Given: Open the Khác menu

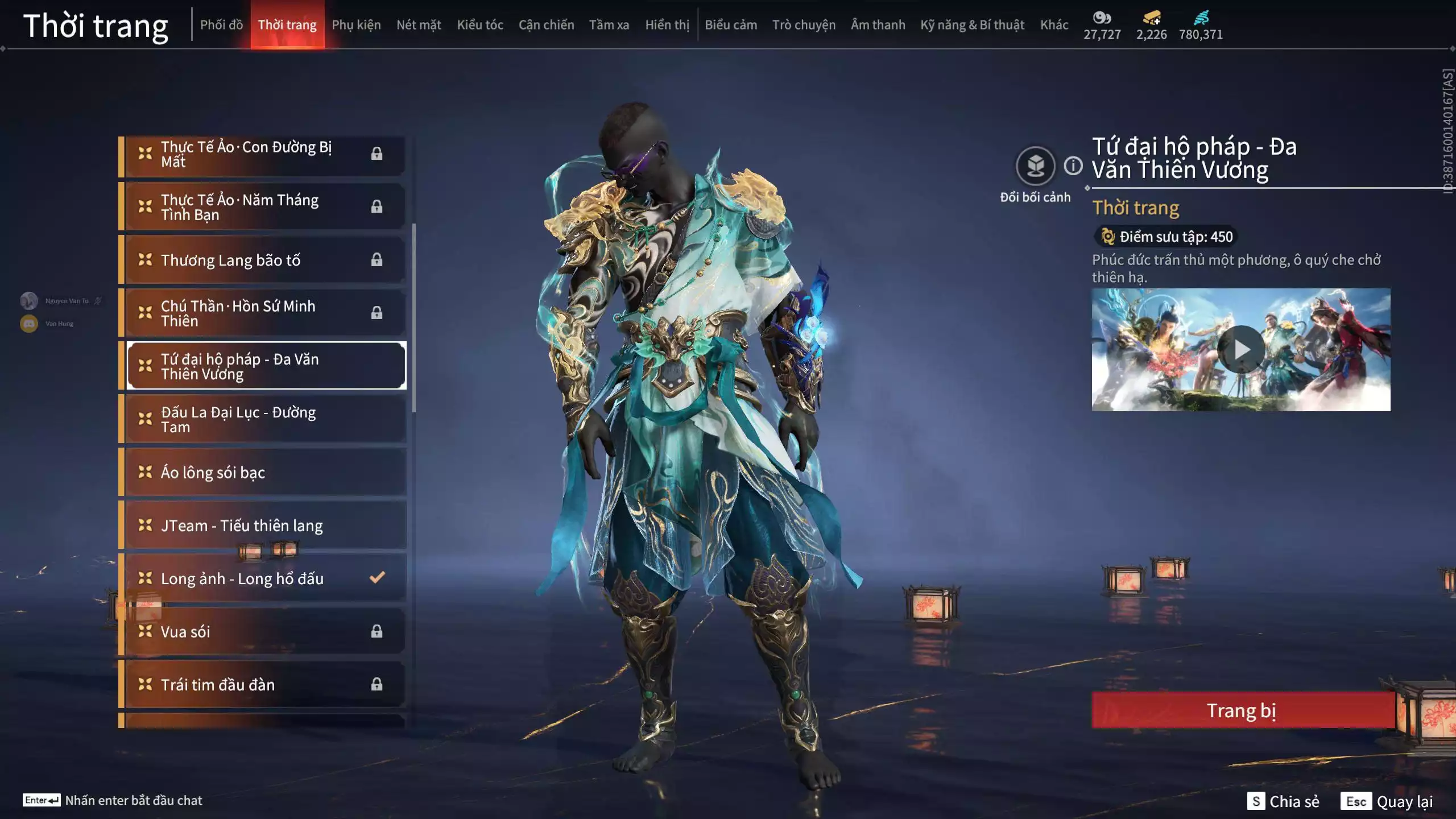Looking at the screenshot, I should pyautogui.click(x=1054, y=24).
